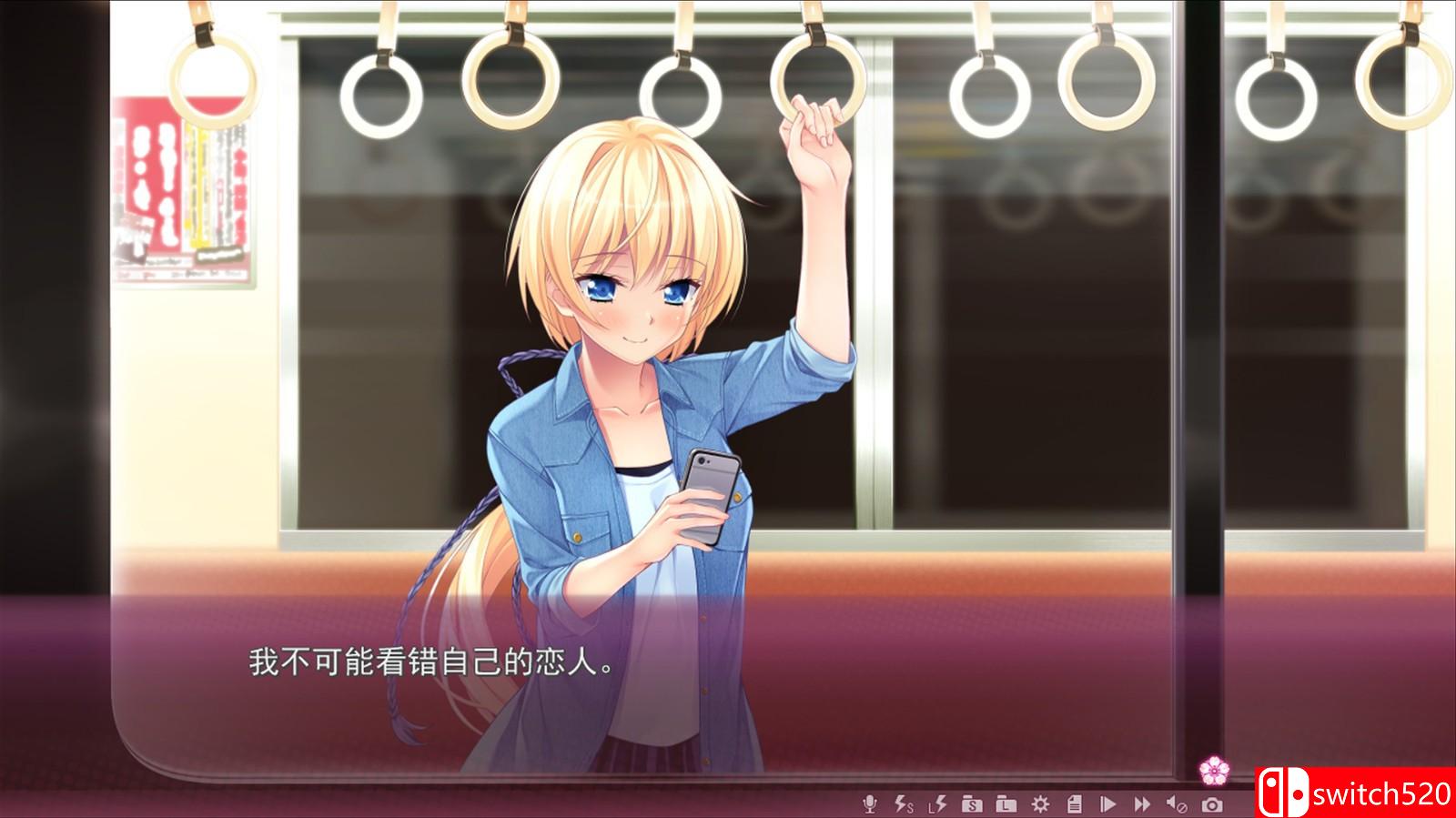Mute the audio with the speaker icon
1456x818 pixels.
pyautogui.click(x=1175, y=804)
